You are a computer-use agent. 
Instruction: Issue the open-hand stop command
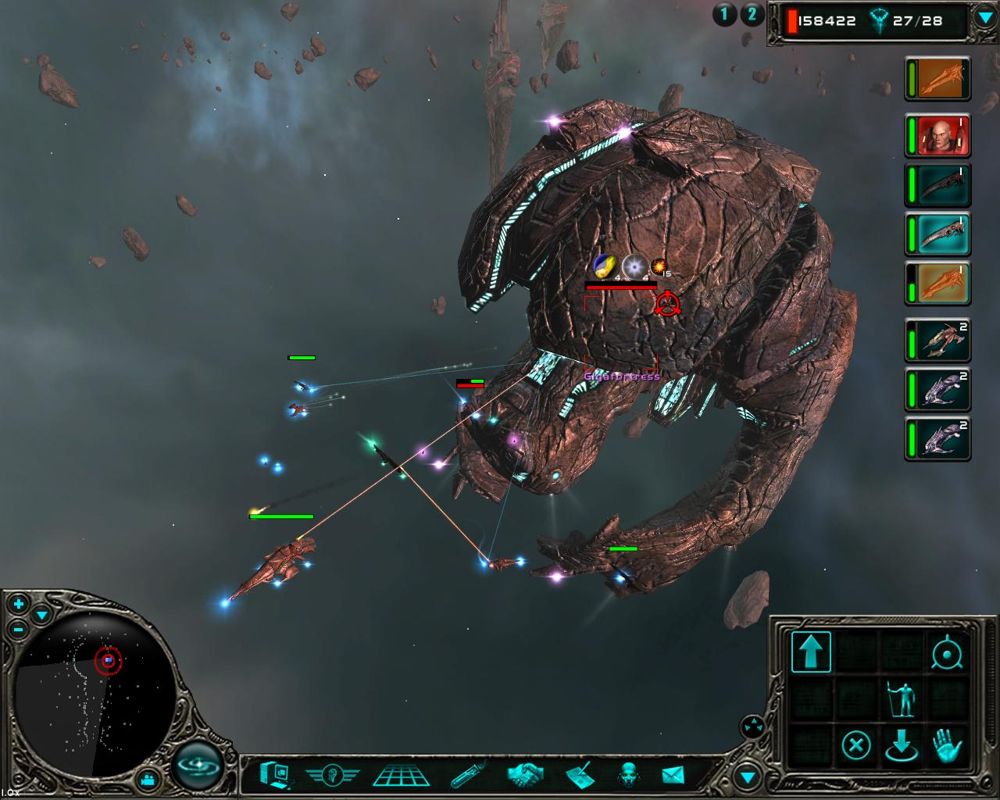click(x=946, y=745)
